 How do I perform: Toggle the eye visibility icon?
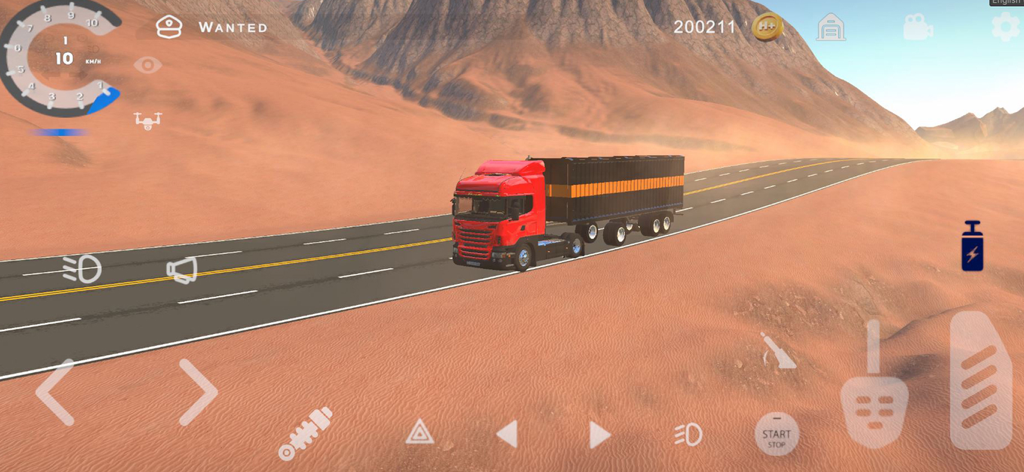pos(148,66)
